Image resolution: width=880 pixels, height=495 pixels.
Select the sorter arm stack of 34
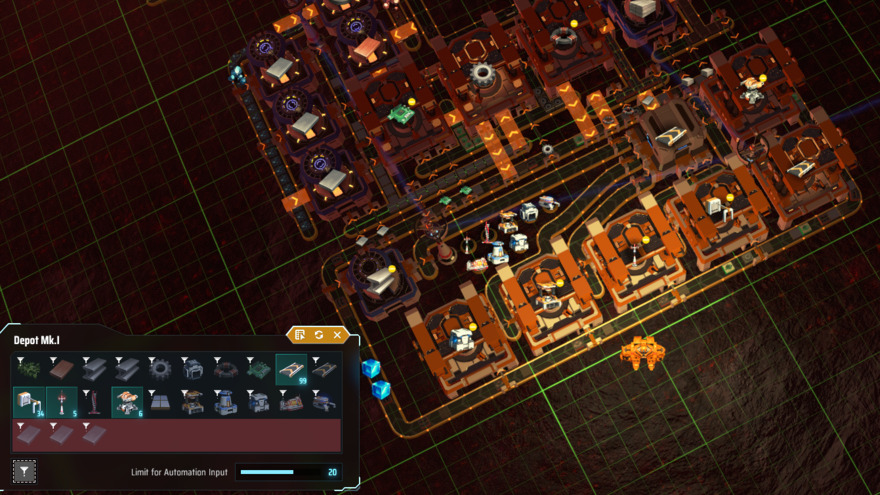tap(29, 402)
